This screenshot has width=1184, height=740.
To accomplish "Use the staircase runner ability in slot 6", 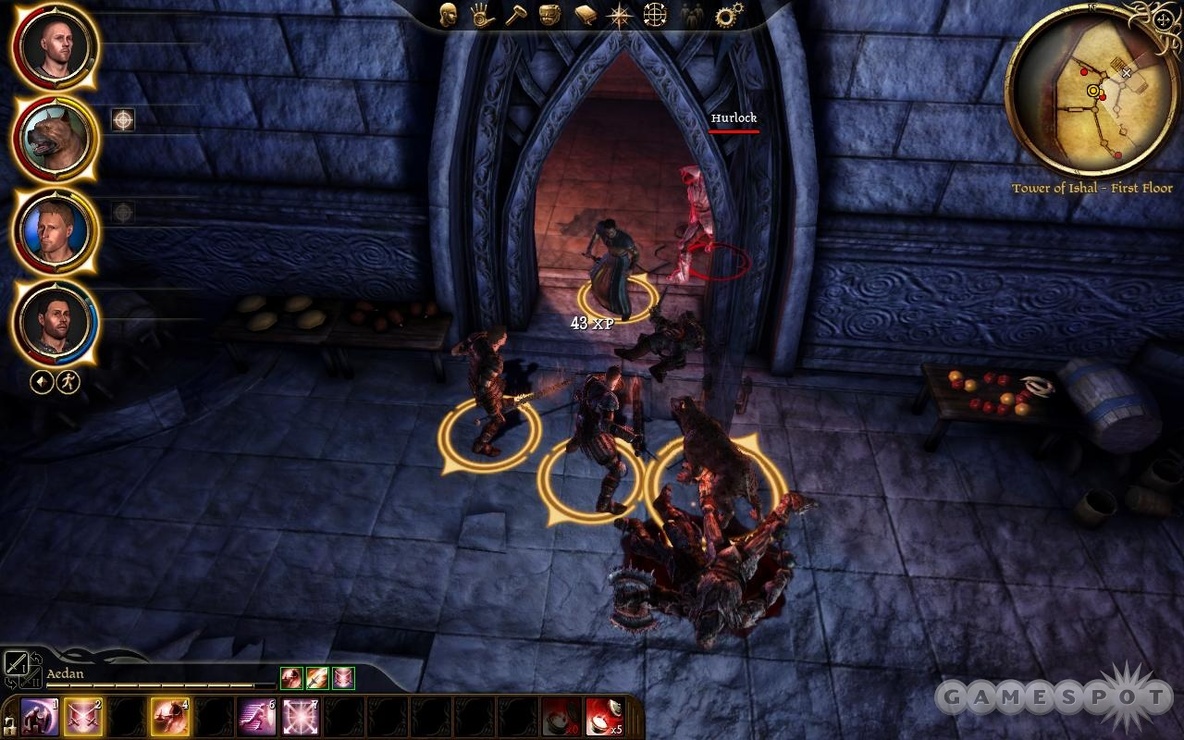I will pyautogui.click(x=256, y=717).
